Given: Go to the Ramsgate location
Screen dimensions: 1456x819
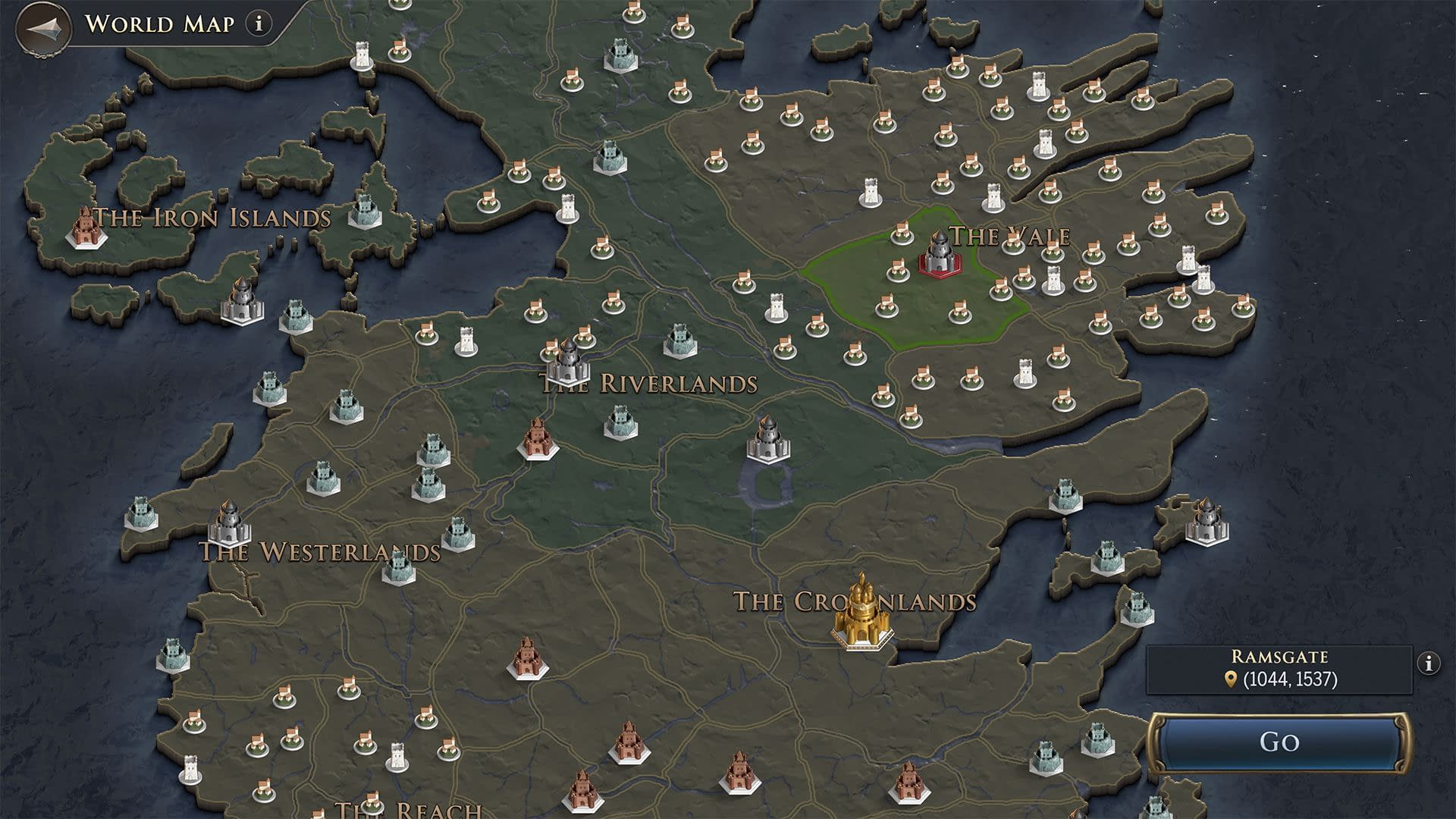Looking at the screenshot, I should click(1279, 742).
